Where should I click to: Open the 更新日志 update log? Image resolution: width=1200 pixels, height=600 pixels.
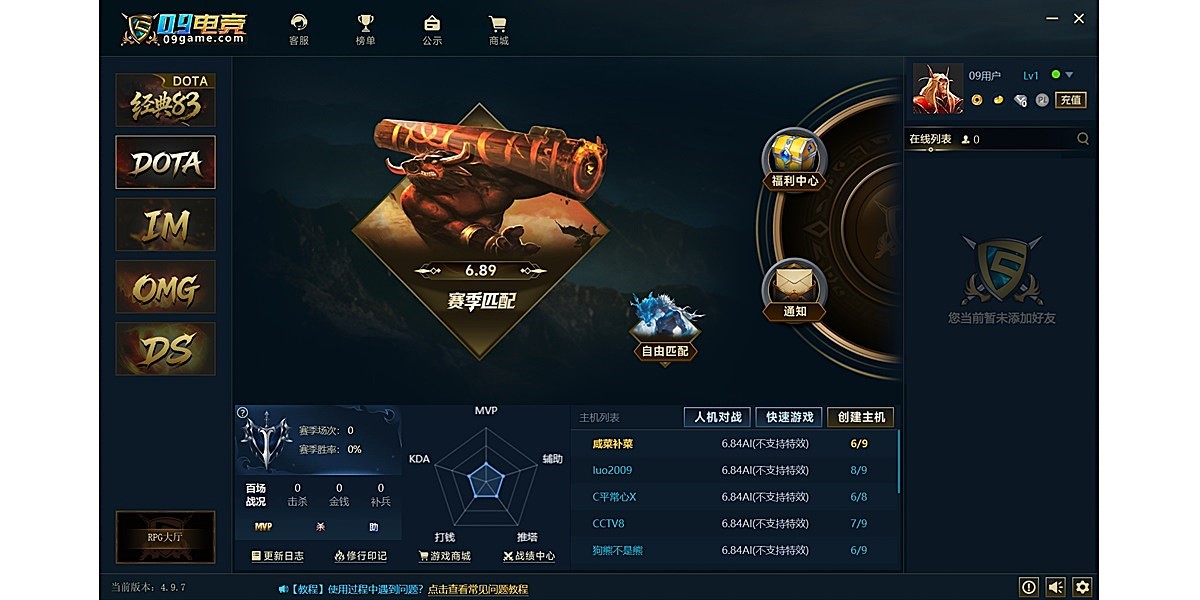(x=277, y=556)
